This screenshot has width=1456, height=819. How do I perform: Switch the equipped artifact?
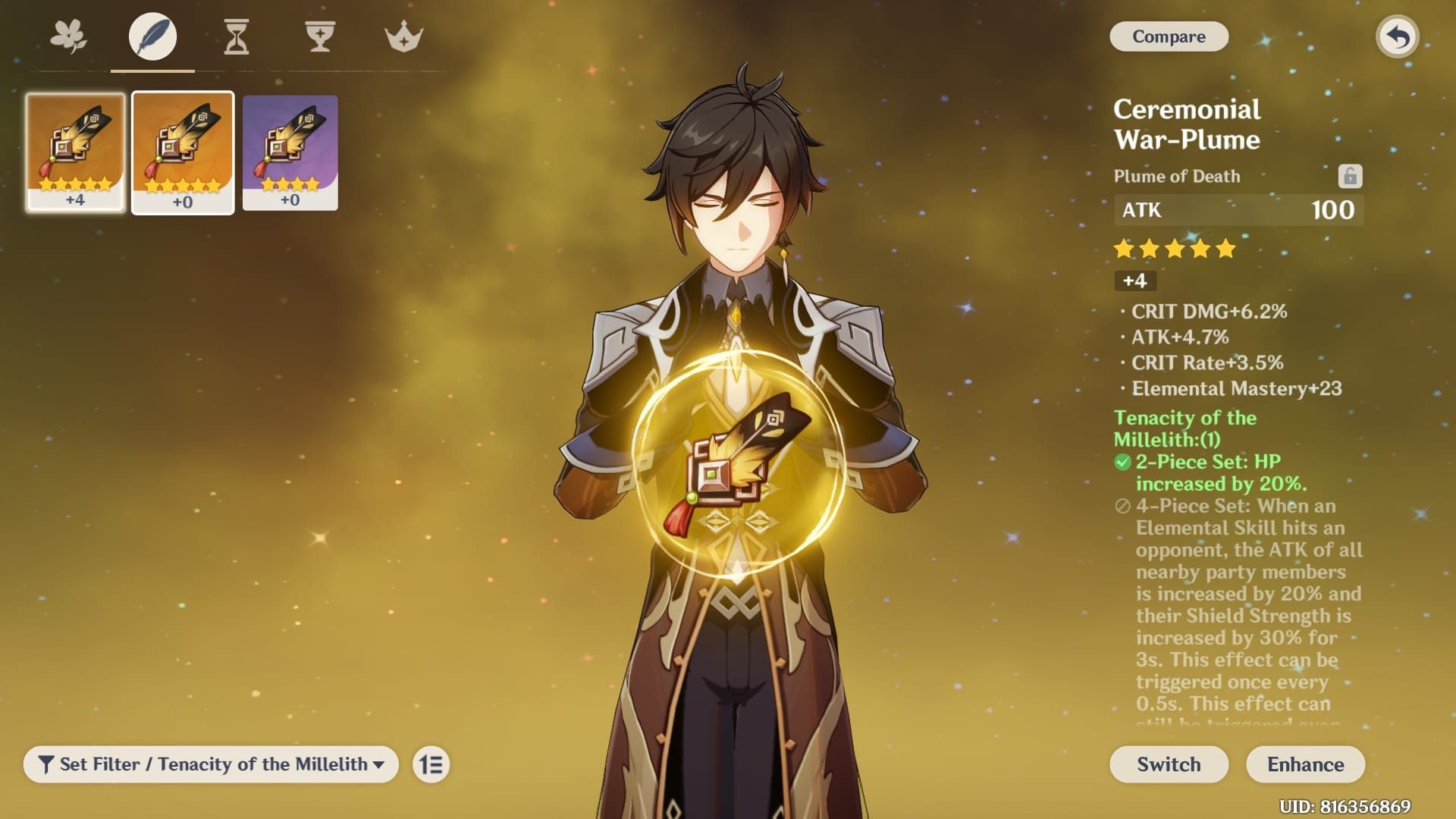click(1169, 764)
